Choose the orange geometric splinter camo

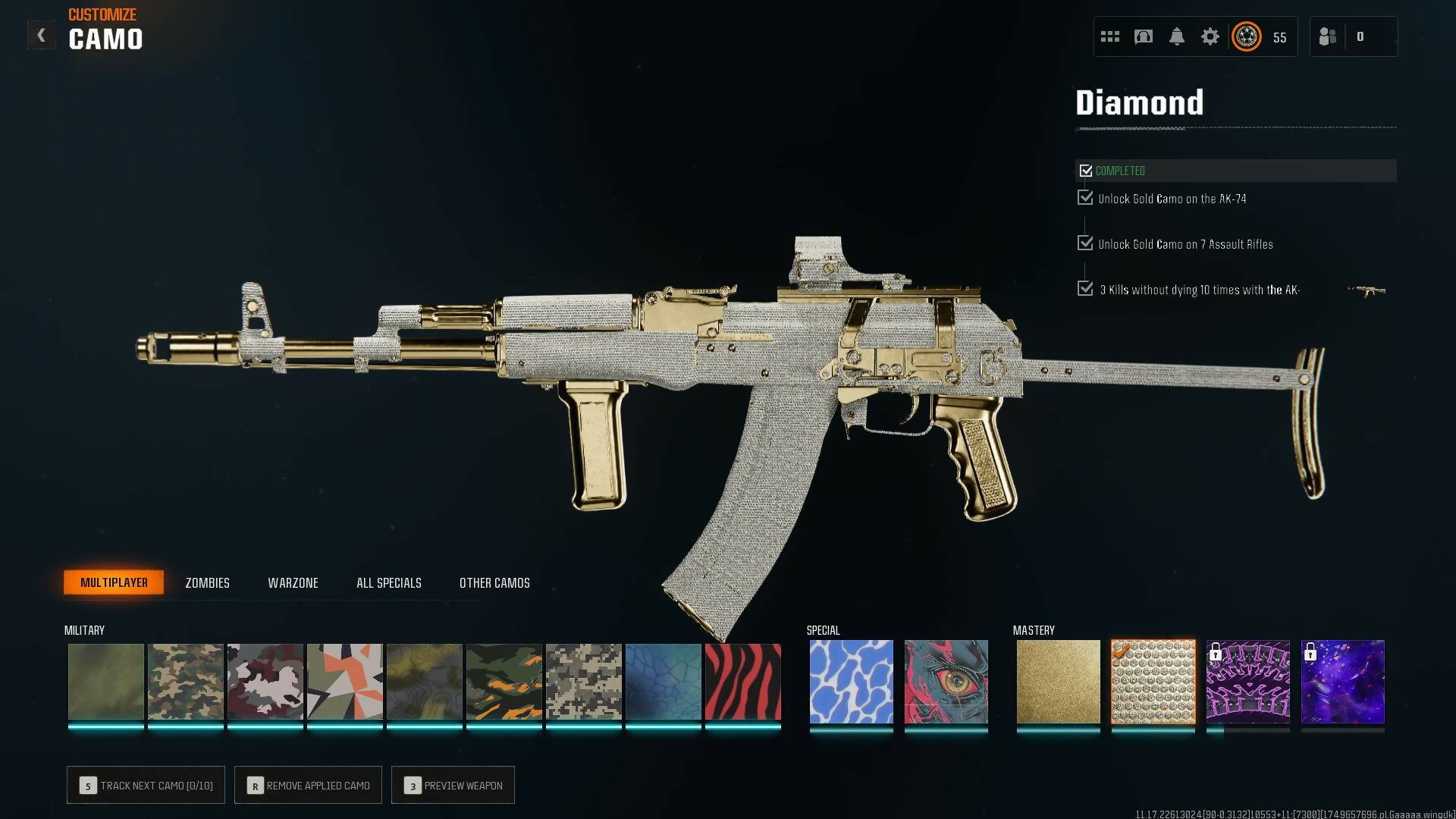pyautogui.click(x=344, y=681)
